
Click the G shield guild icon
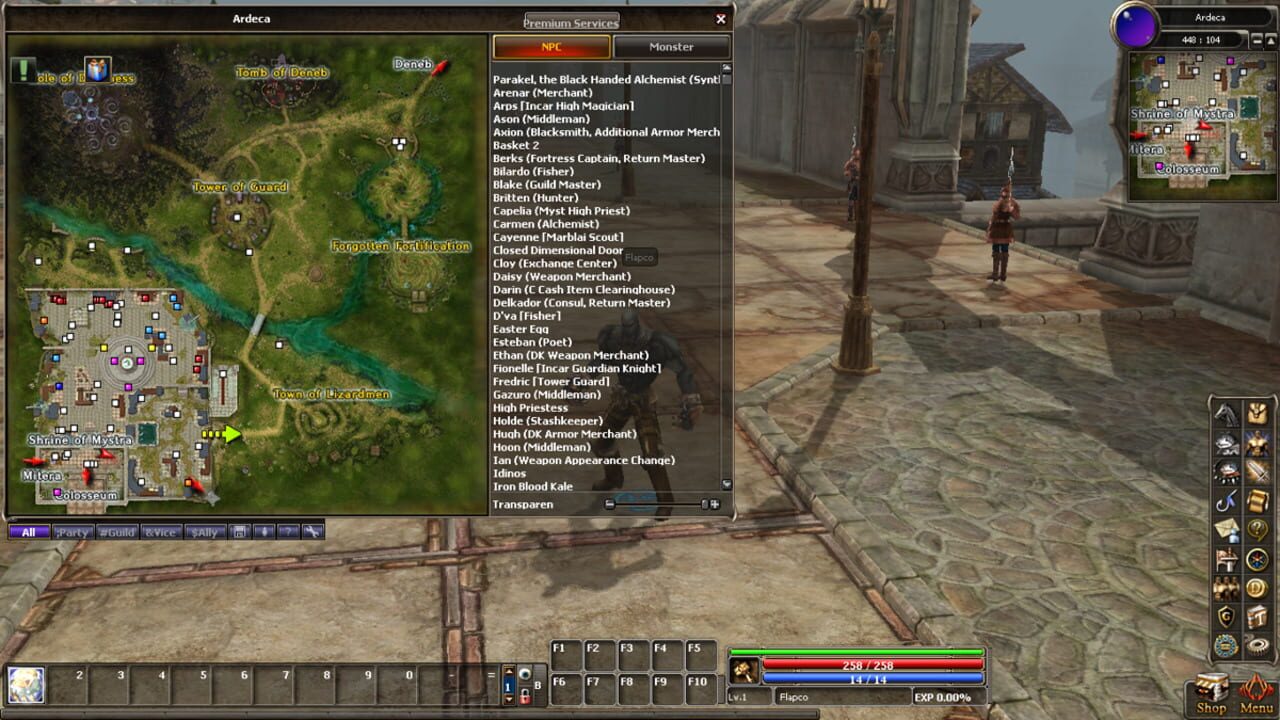1224,615
